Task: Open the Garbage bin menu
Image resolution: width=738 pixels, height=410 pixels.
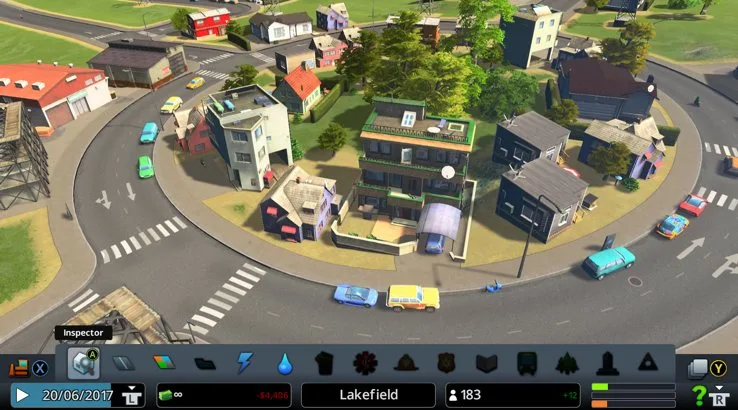Action: [x=324, y=363]
